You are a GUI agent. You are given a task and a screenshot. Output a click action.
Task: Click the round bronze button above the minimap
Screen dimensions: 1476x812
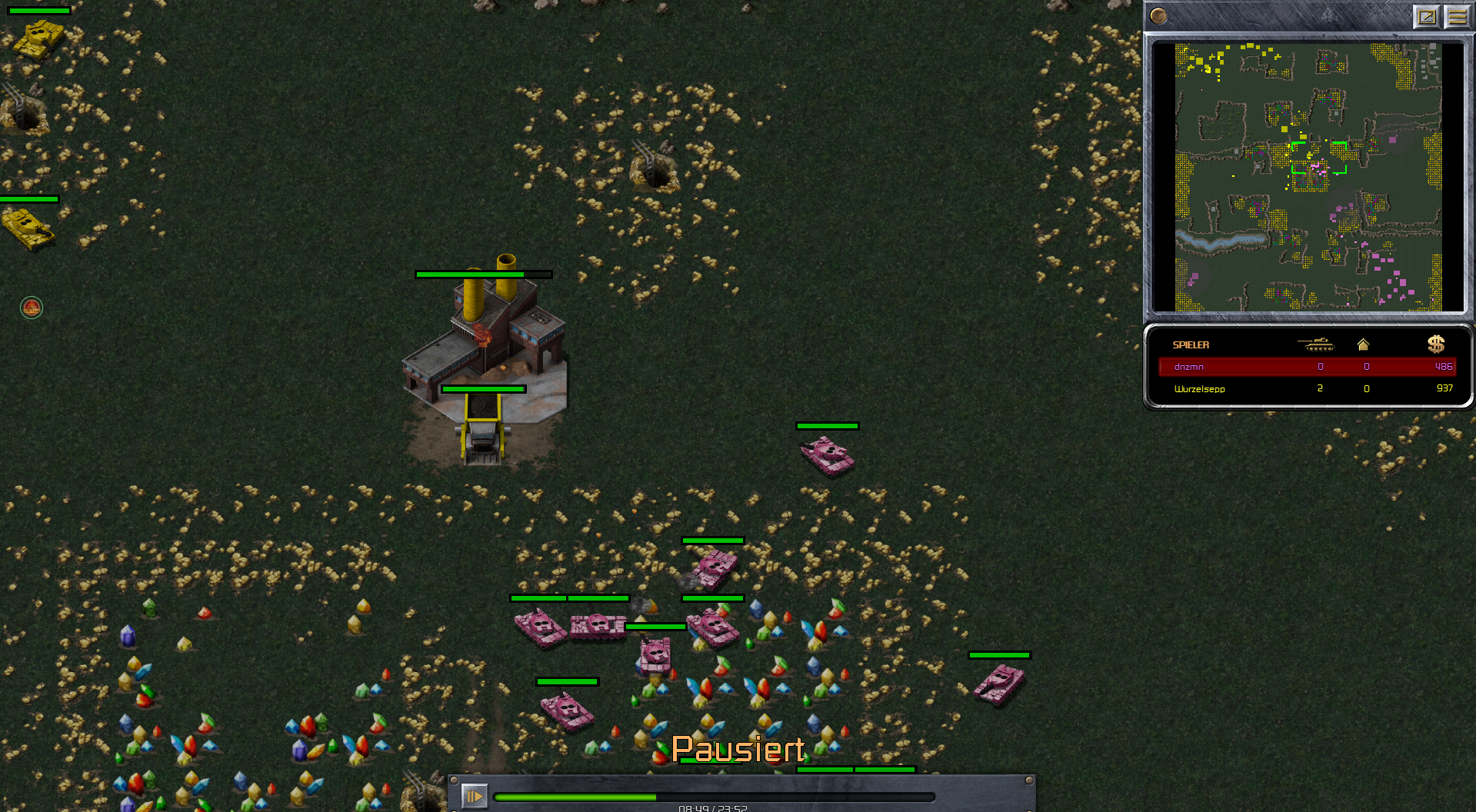coord(1158,15)
